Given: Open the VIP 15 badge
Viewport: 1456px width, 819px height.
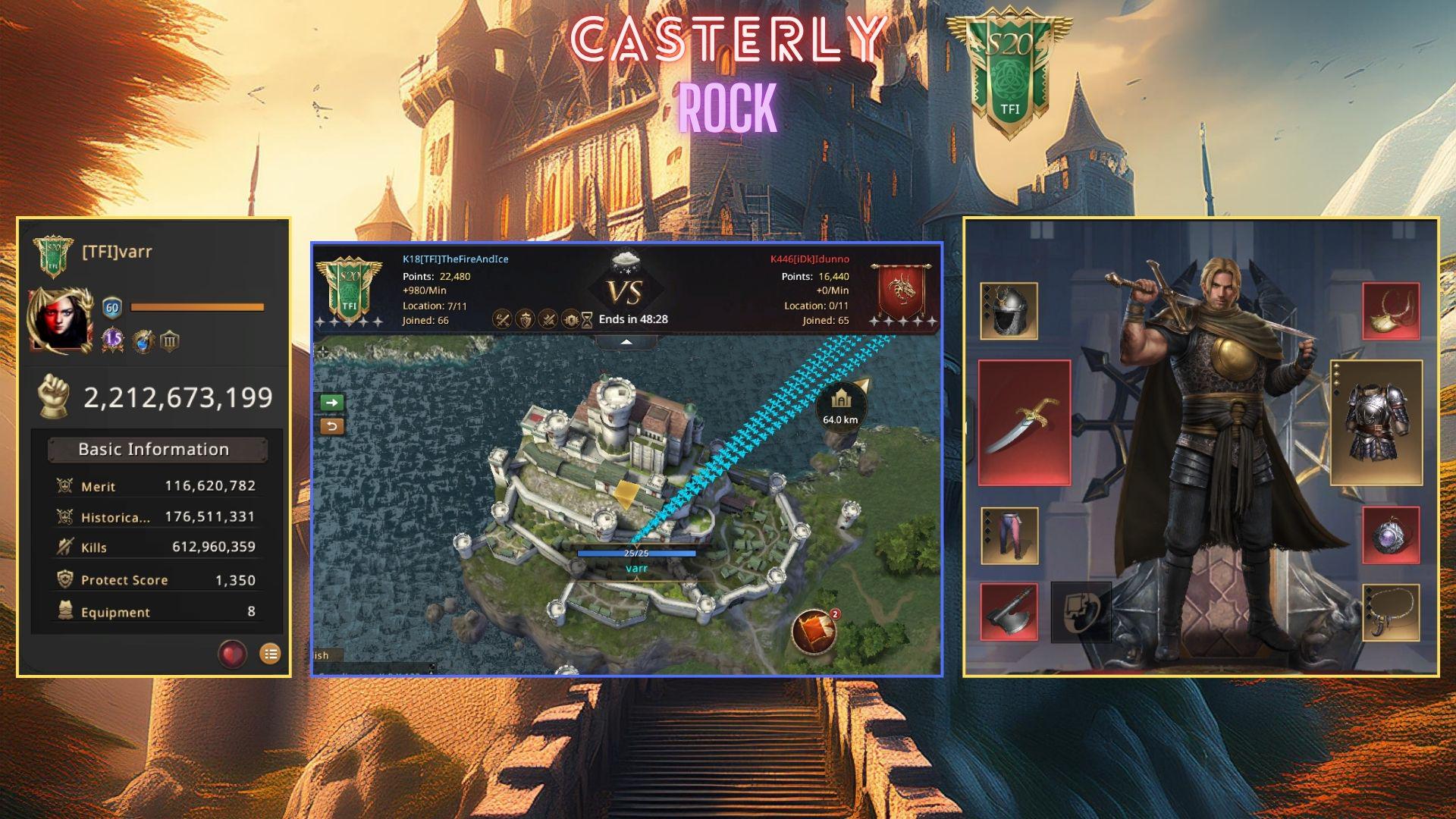Looking at the screenshot, I should (113, 340).
